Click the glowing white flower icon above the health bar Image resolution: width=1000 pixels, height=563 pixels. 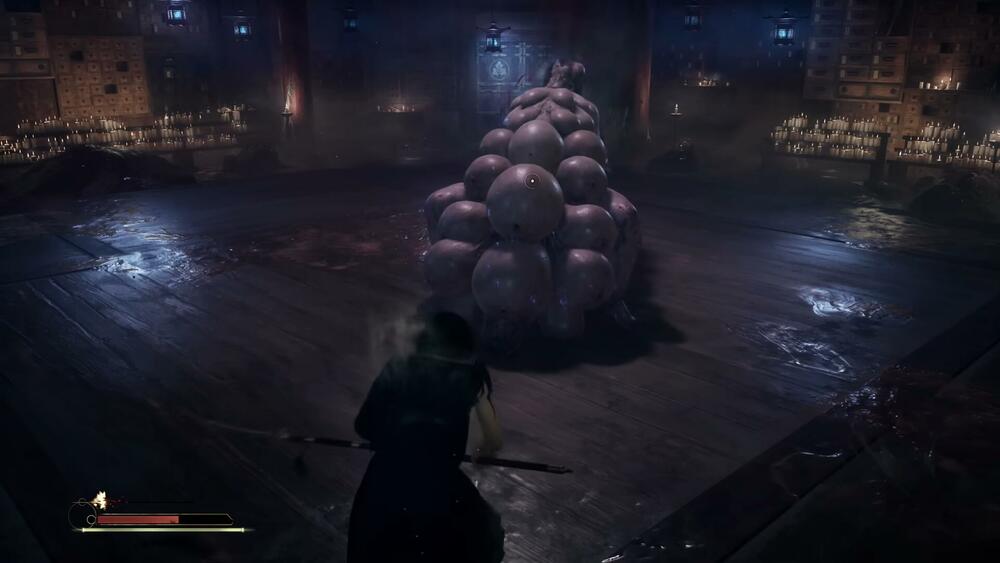tap(100, 498)
